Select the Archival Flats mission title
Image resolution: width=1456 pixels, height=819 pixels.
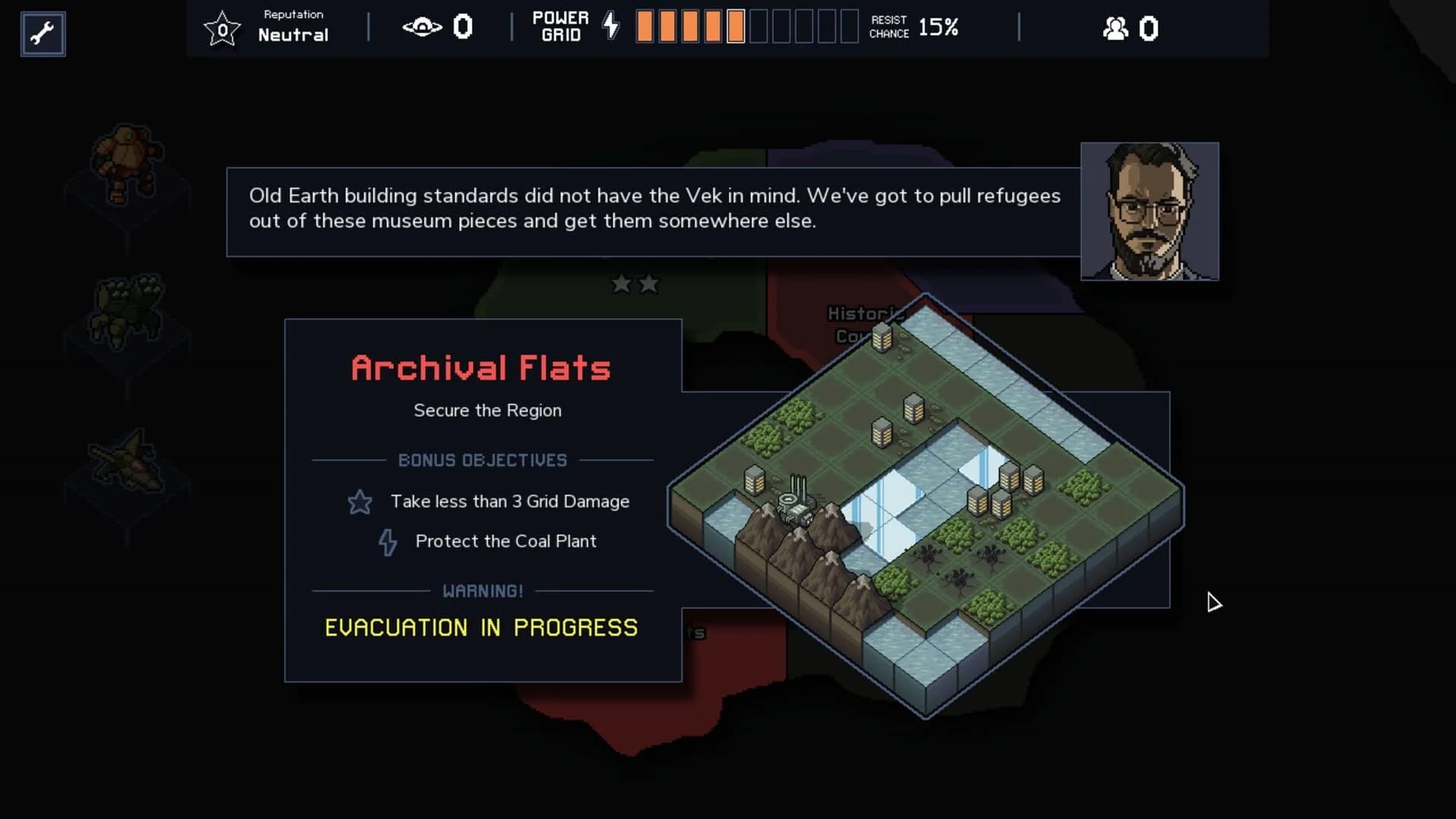[x=481, y=367]
